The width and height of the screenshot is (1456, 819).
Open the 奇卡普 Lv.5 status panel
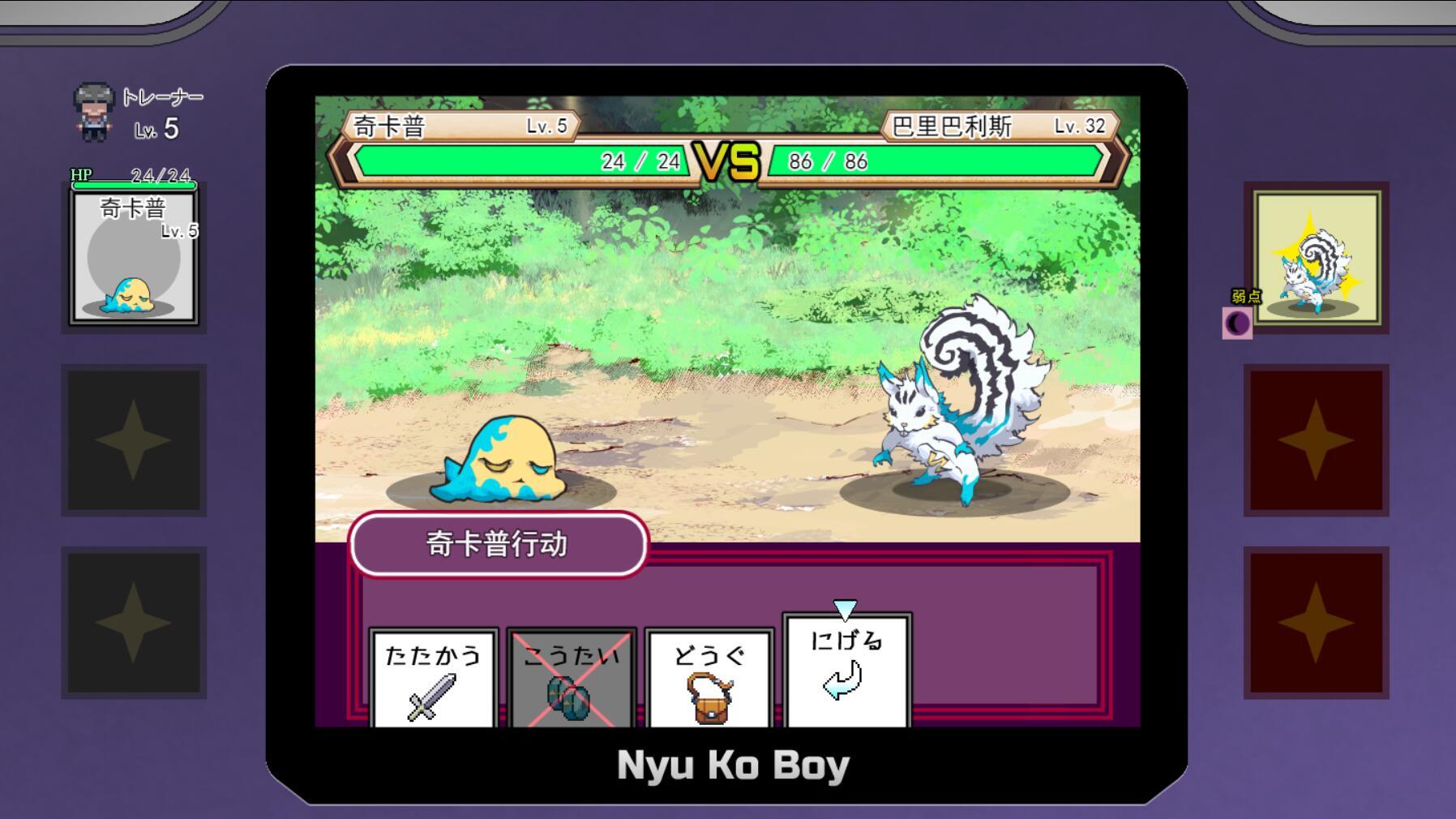[x=132, y=255]
